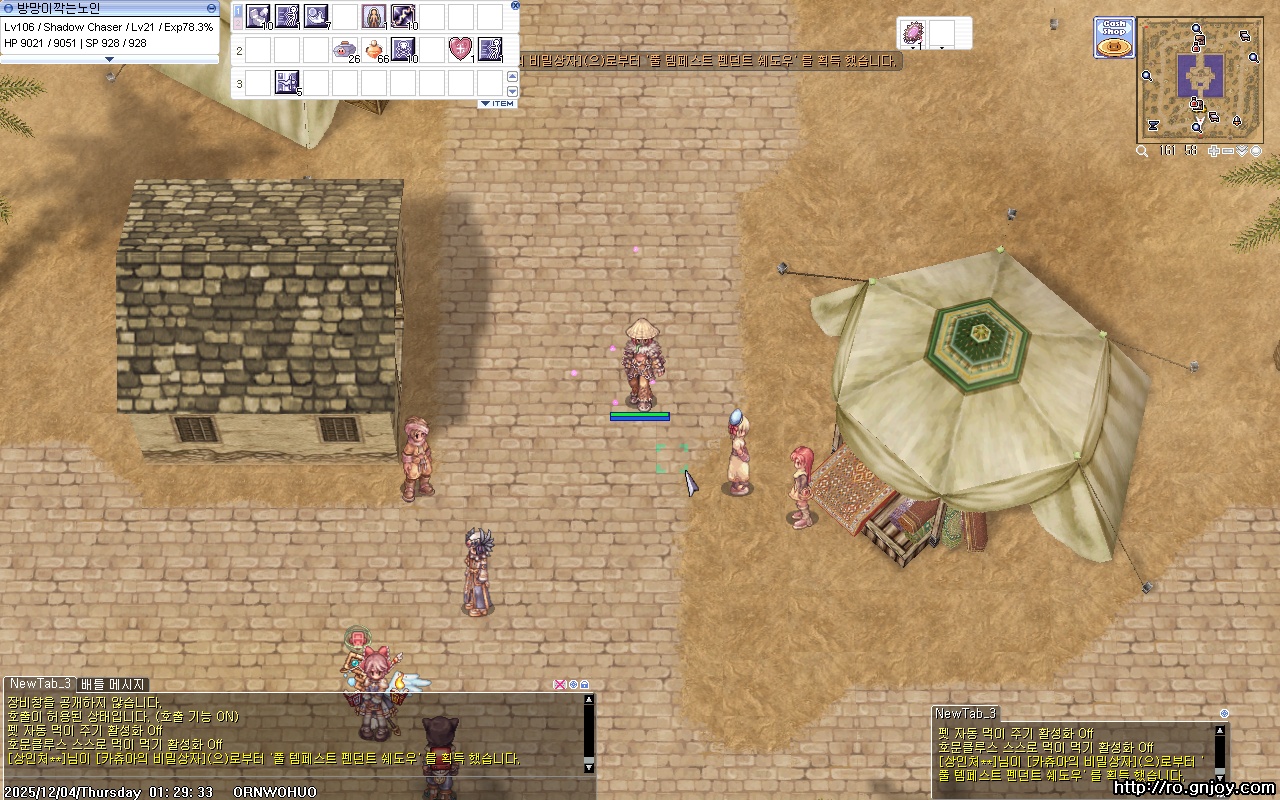Use the skill in hotbar row 3
Image resolution: width=1280 pixels, height=800 pixels.
click(287, 82)
